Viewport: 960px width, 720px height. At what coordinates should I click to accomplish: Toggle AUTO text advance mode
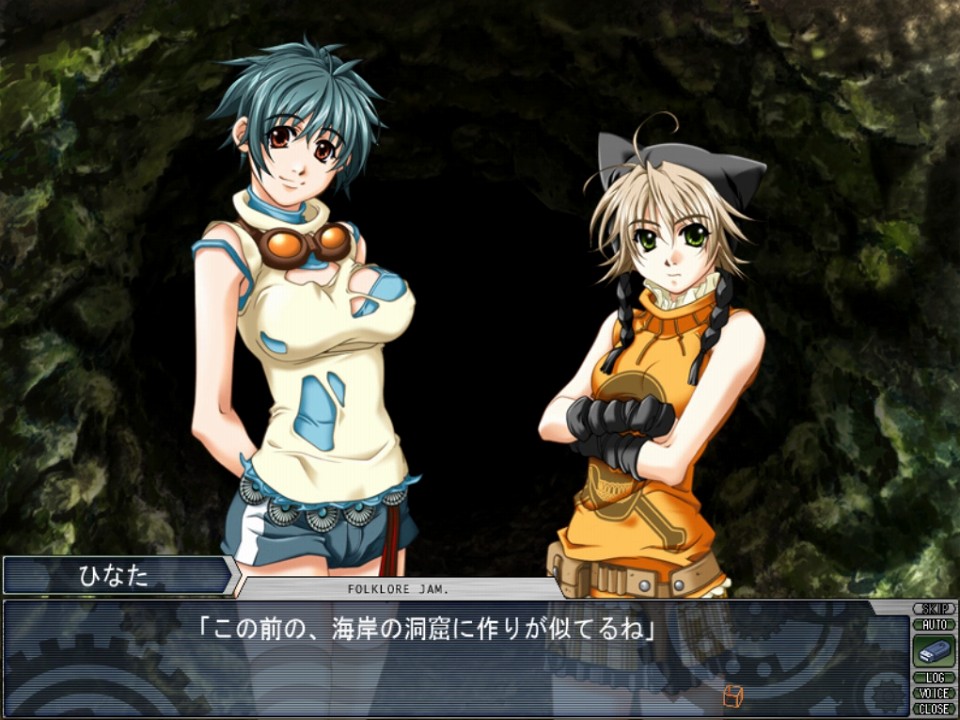tap(934, 625)
